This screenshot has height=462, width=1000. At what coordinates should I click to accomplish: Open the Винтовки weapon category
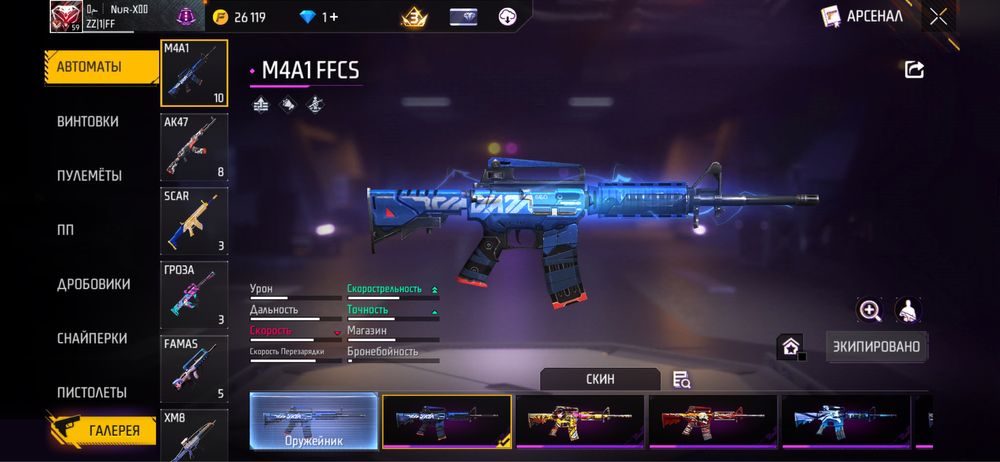click(88, 121)
